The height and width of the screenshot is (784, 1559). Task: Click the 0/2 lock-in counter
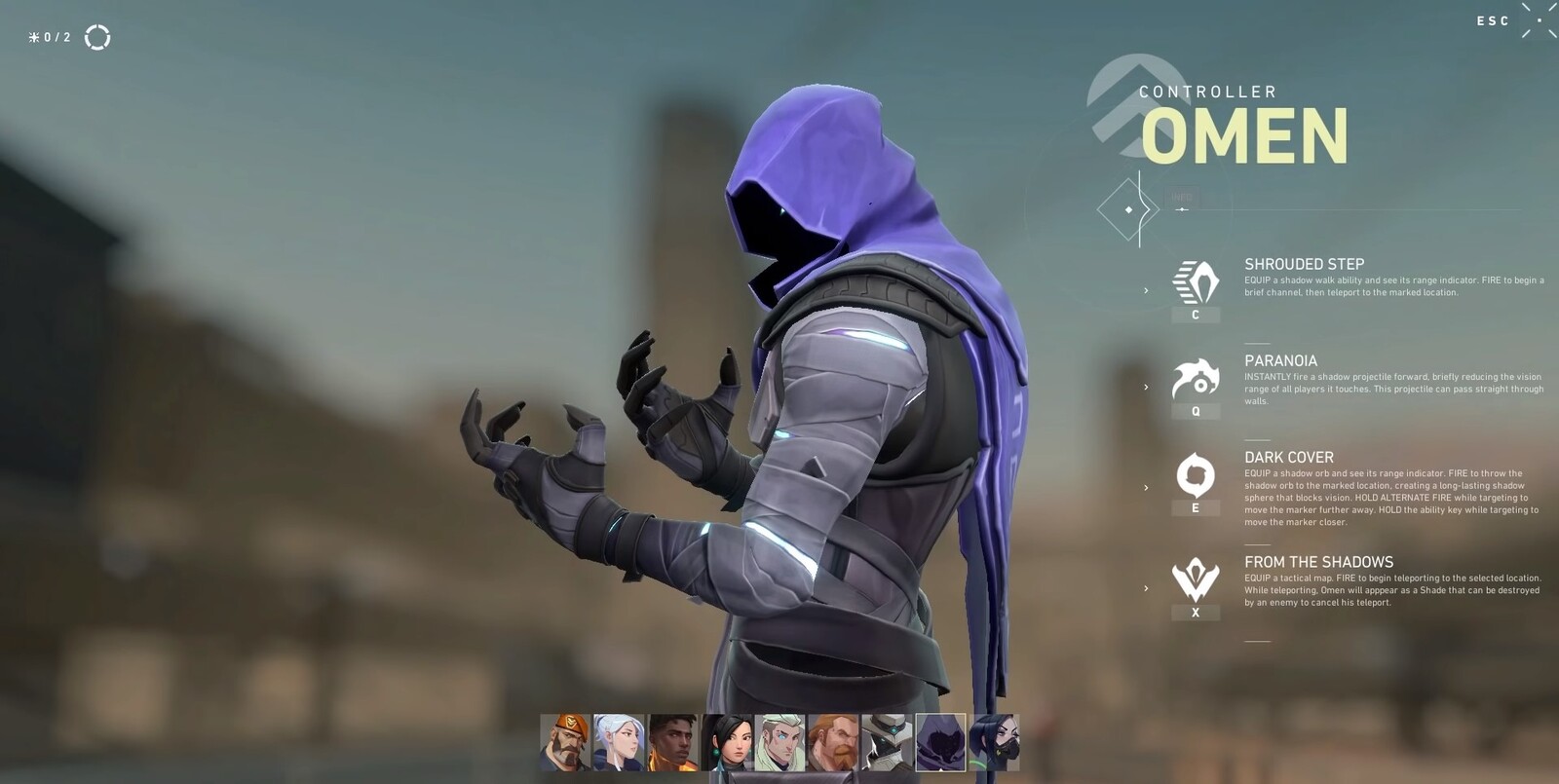click(x=47, y=39)
